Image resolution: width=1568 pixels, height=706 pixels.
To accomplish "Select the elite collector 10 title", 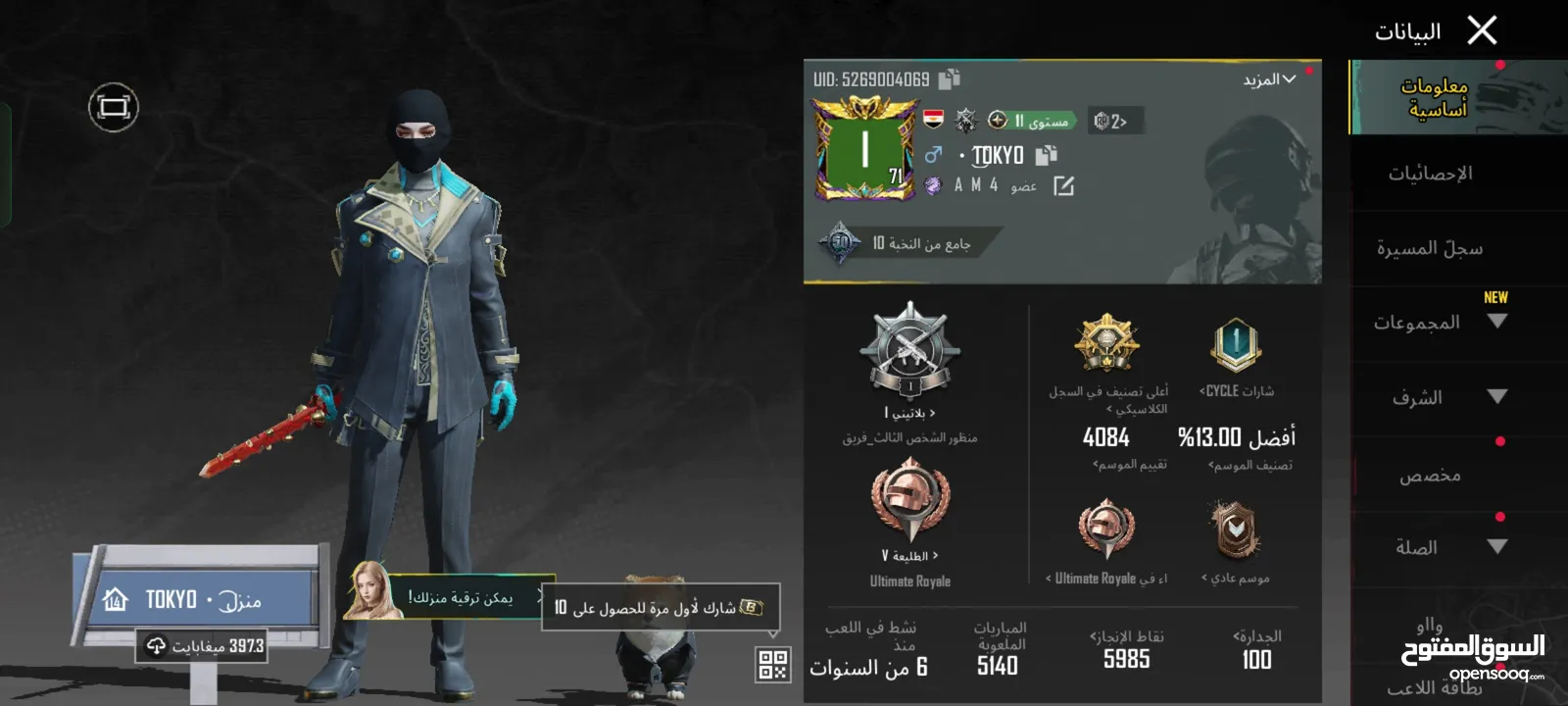I will 906,243.
